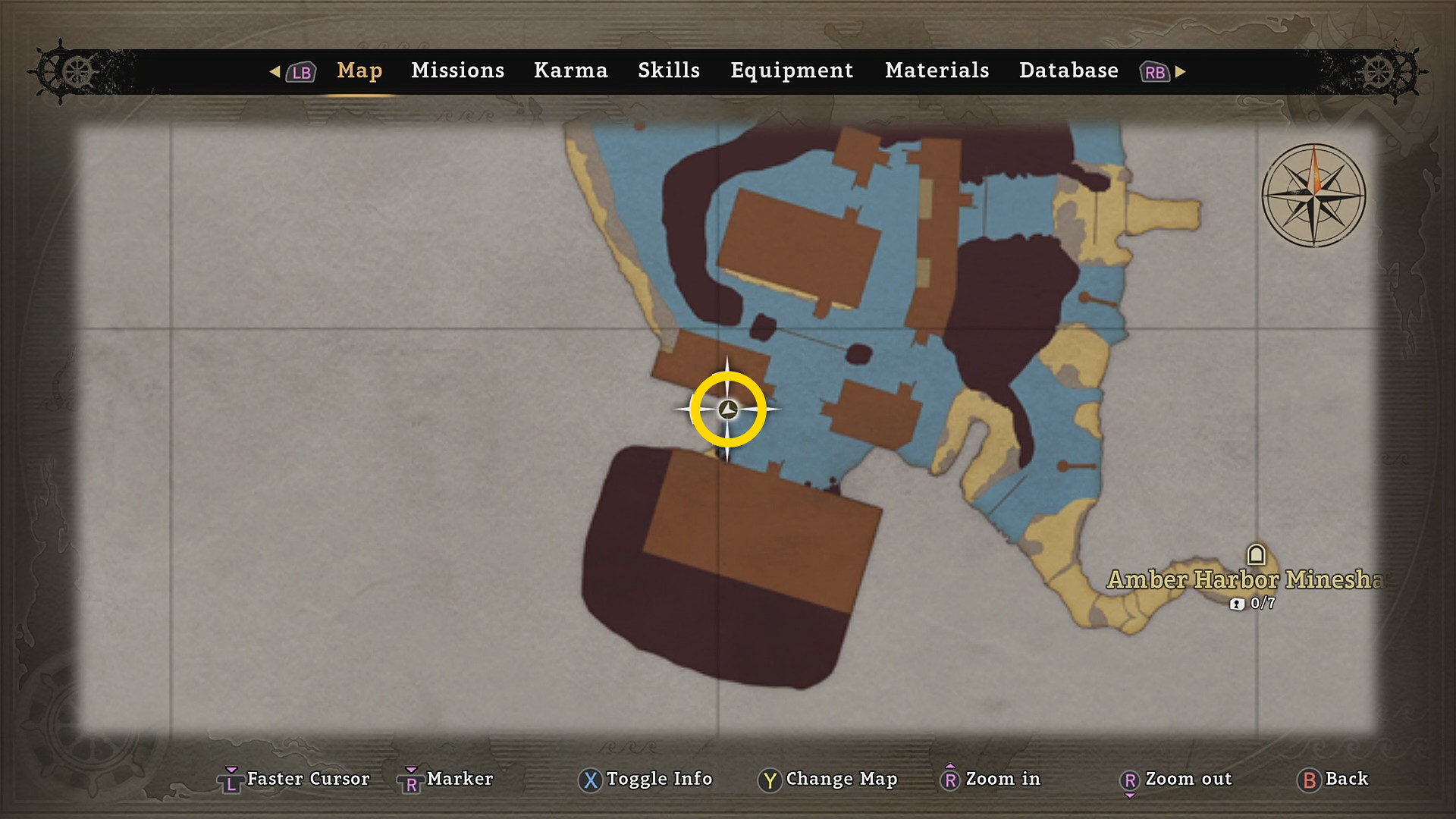Select the Skills tab
The width and height of the screenshot is (1456, 819).
(668, 71)
